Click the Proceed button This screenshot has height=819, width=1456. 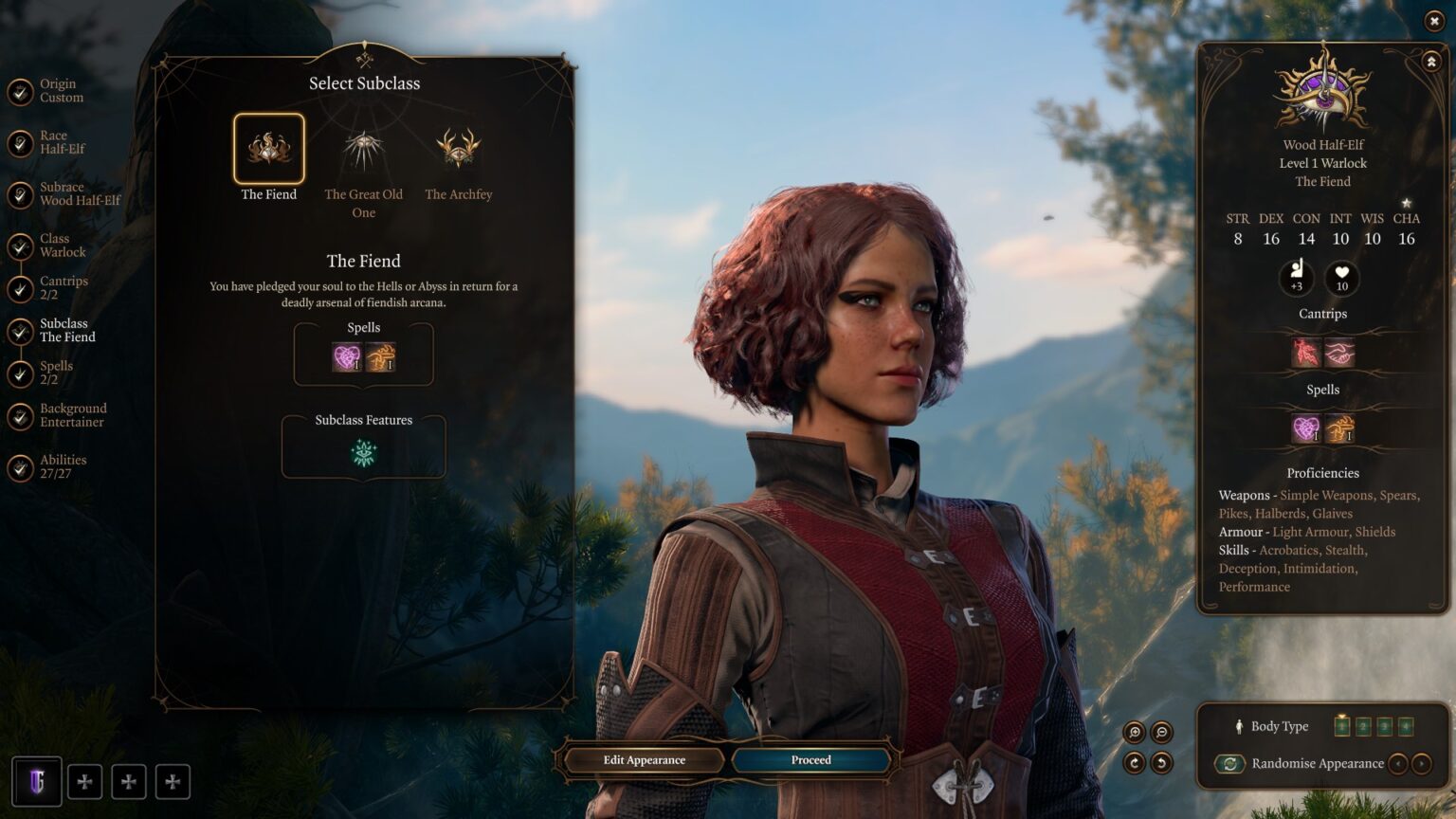[x=810, y=759]
